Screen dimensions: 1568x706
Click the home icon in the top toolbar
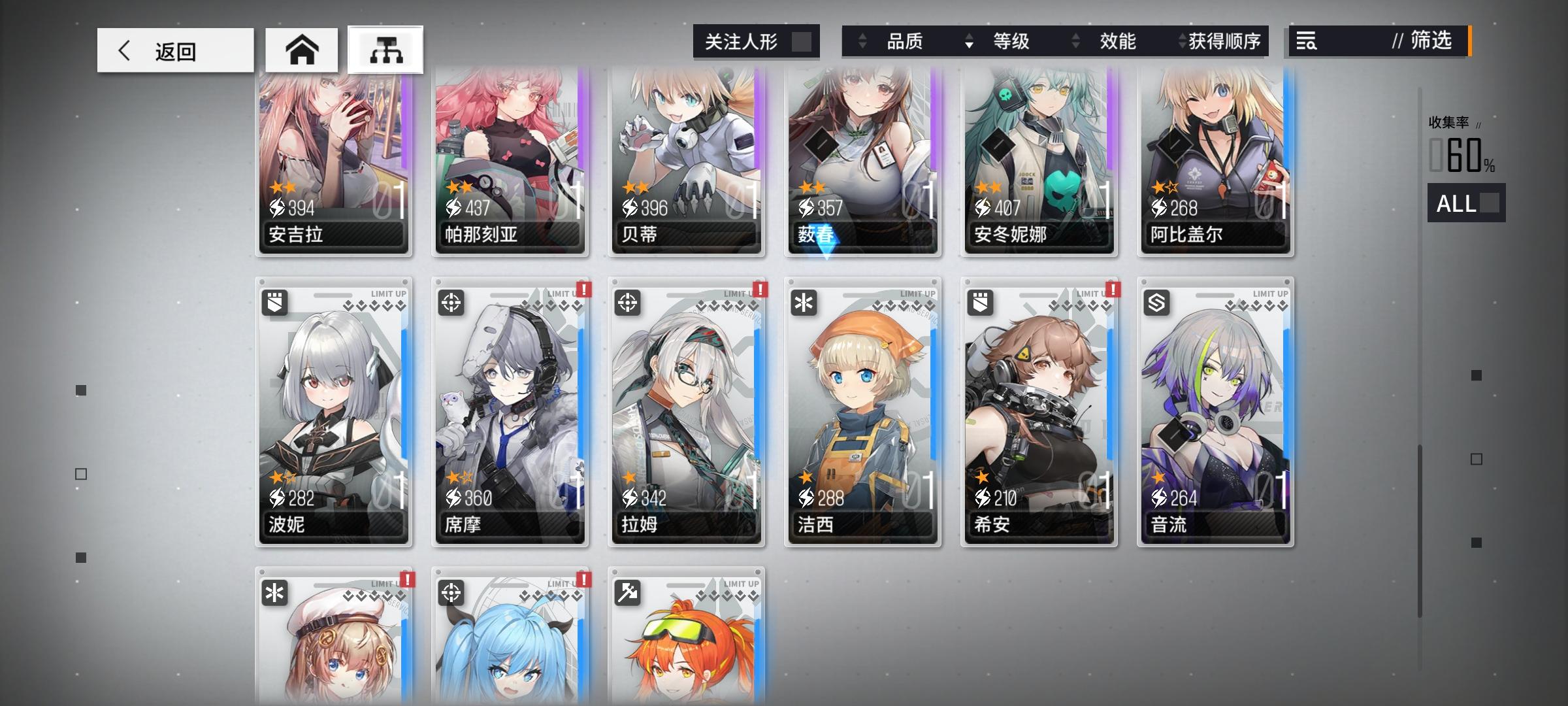click(x=302, y=49)
